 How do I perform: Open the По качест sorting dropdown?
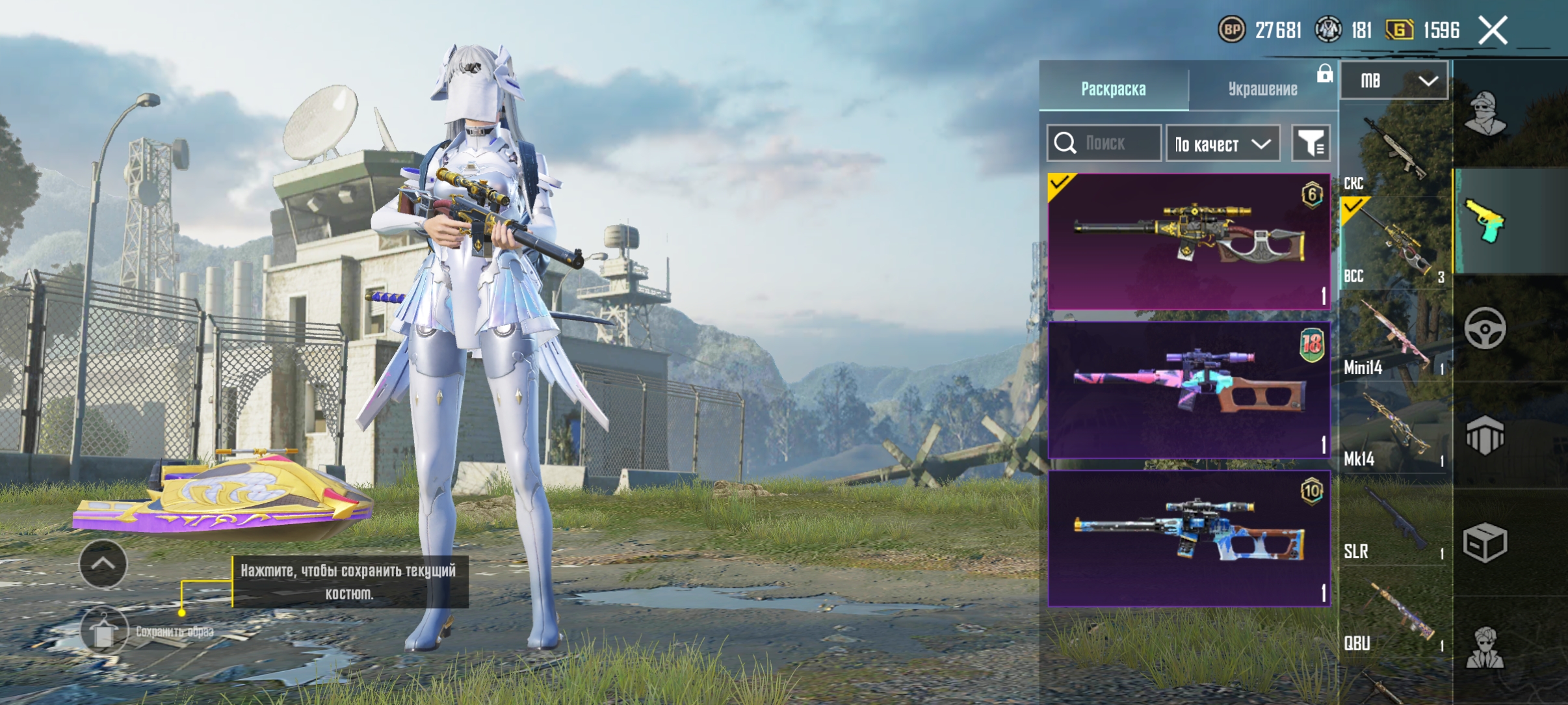[x=1222, y=143]
